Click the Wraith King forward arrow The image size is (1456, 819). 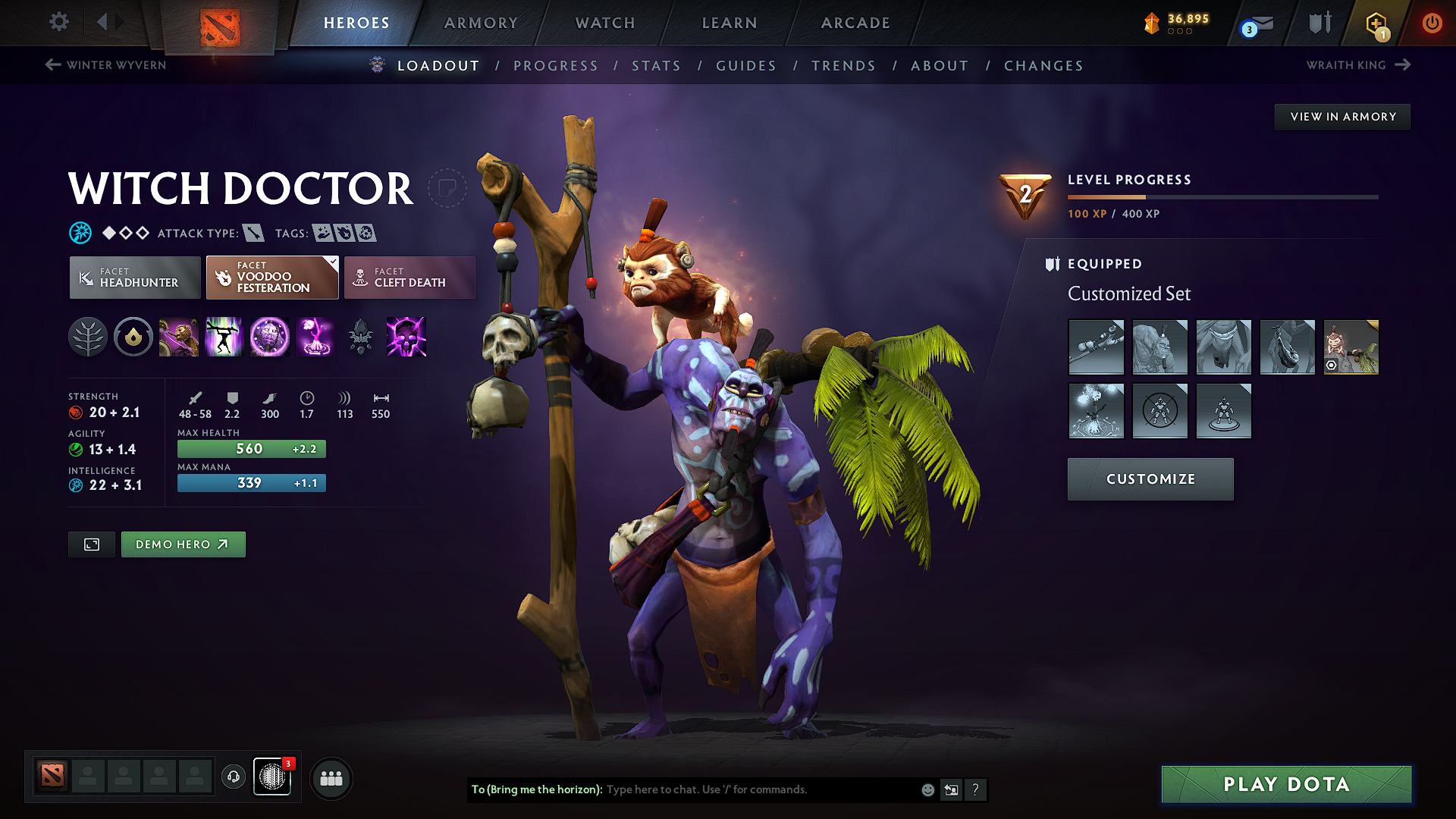tap(1401, 65)
